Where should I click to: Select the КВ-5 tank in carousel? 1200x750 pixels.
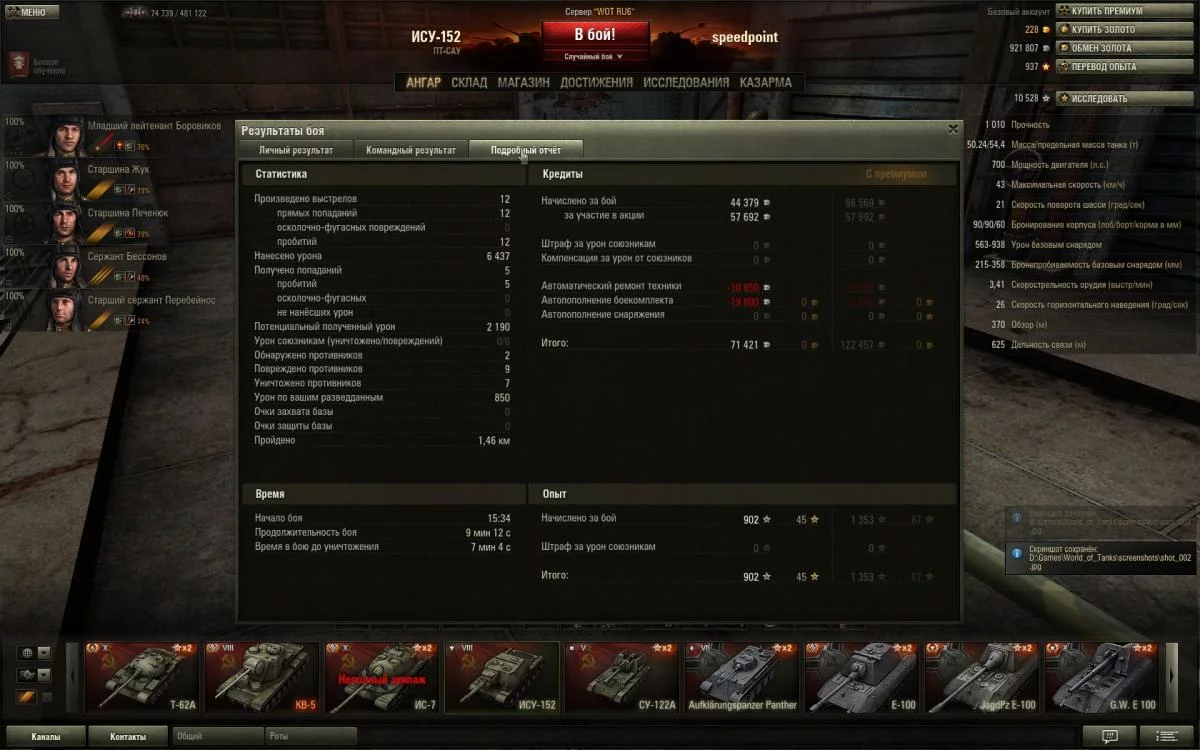[x=262, y=677]
